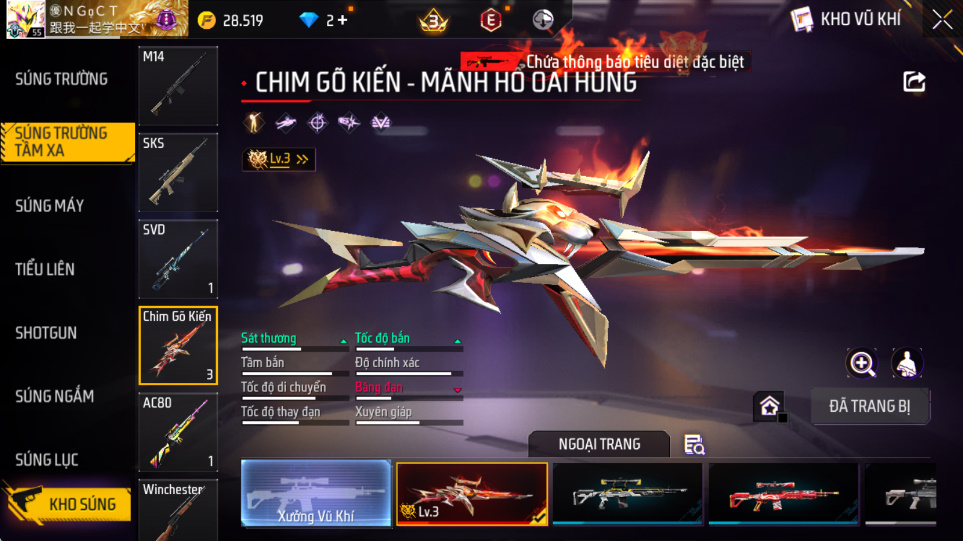963x541 pixels.
Task: Switch to the SÚNG LỤC category
Action: [46, 460]
